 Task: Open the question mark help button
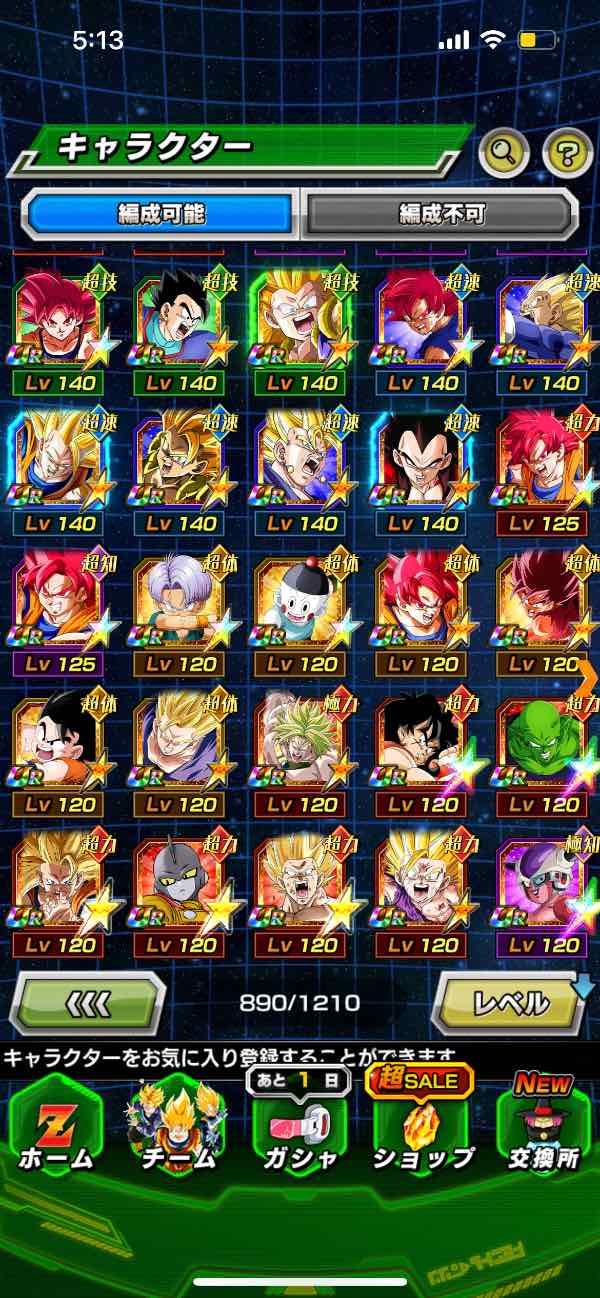(x=567, y=153)
